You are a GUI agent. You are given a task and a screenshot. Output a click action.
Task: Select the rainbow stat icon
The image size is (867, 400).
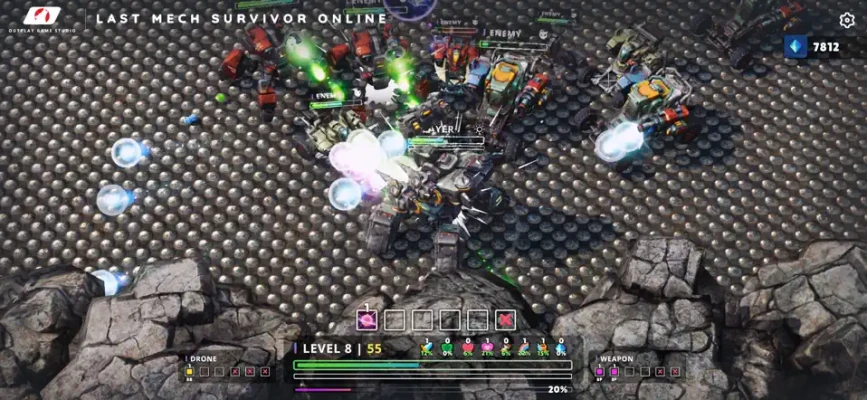tap(524, 349)
